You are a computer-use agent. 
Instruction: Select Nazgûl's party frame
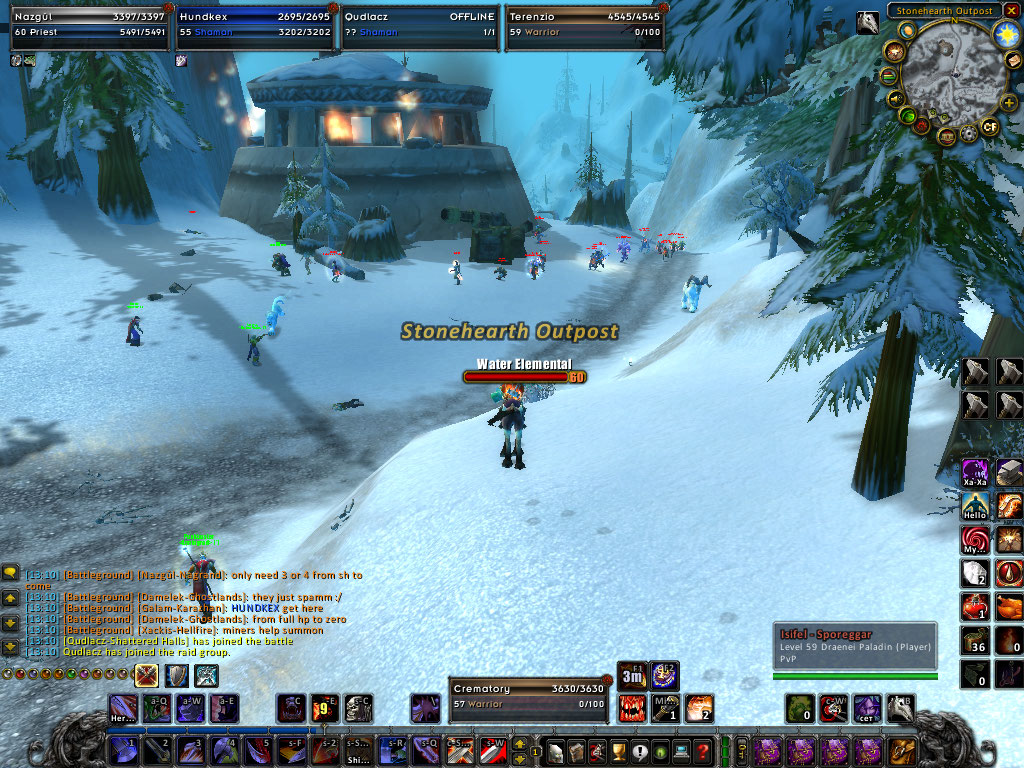[x=88, y=24]
